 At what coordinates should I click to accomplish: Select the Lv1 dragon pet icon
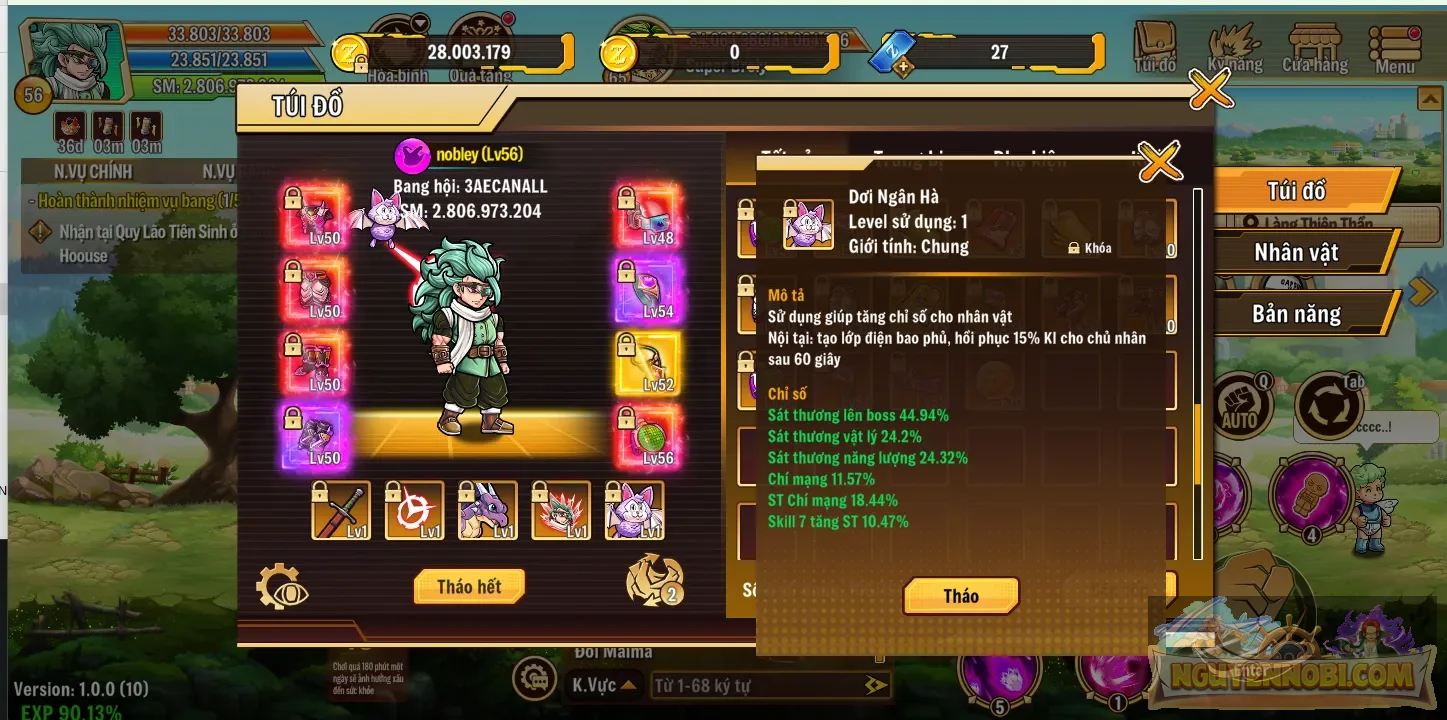click(487, 510)
